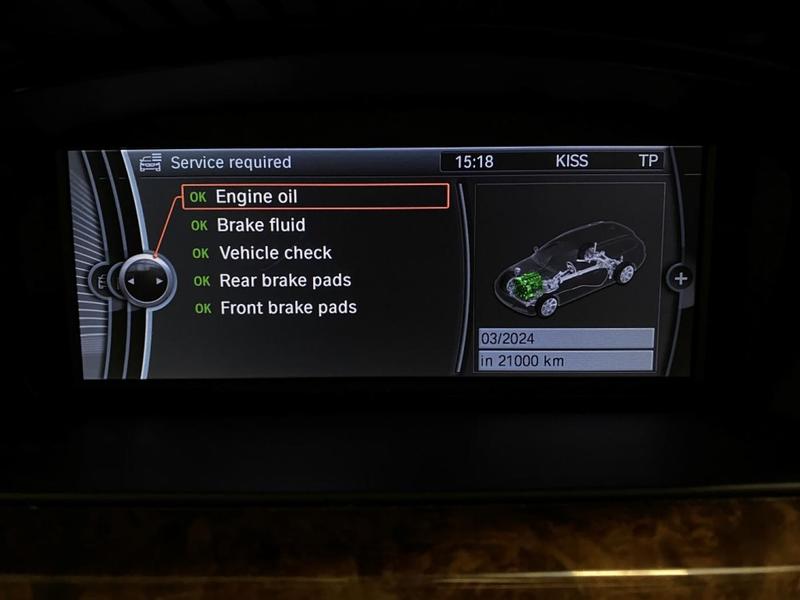Open the Brake fluid service item
This screenshot has width=800, height=600.
pyautogui.click(x=260, y=225)
